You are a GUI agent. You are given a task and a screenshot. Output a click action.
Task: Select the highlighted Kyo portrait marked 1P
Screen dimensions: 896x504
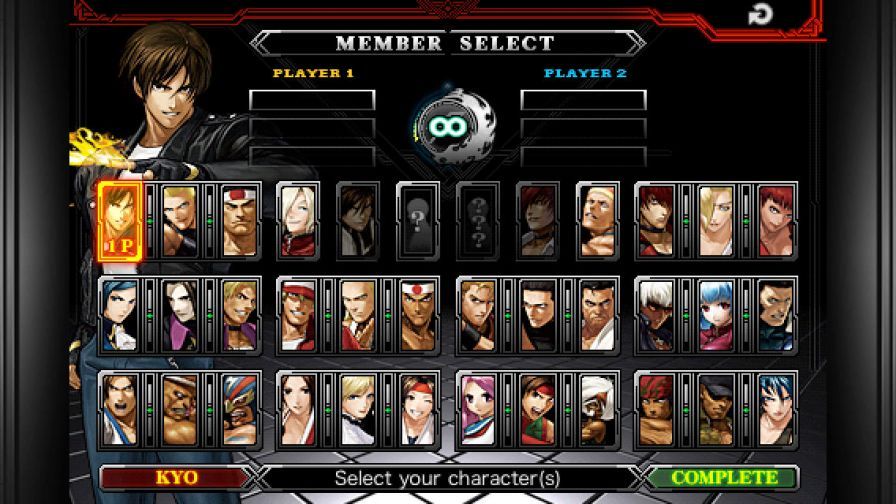pyautogui.click(x=119, y=220)
